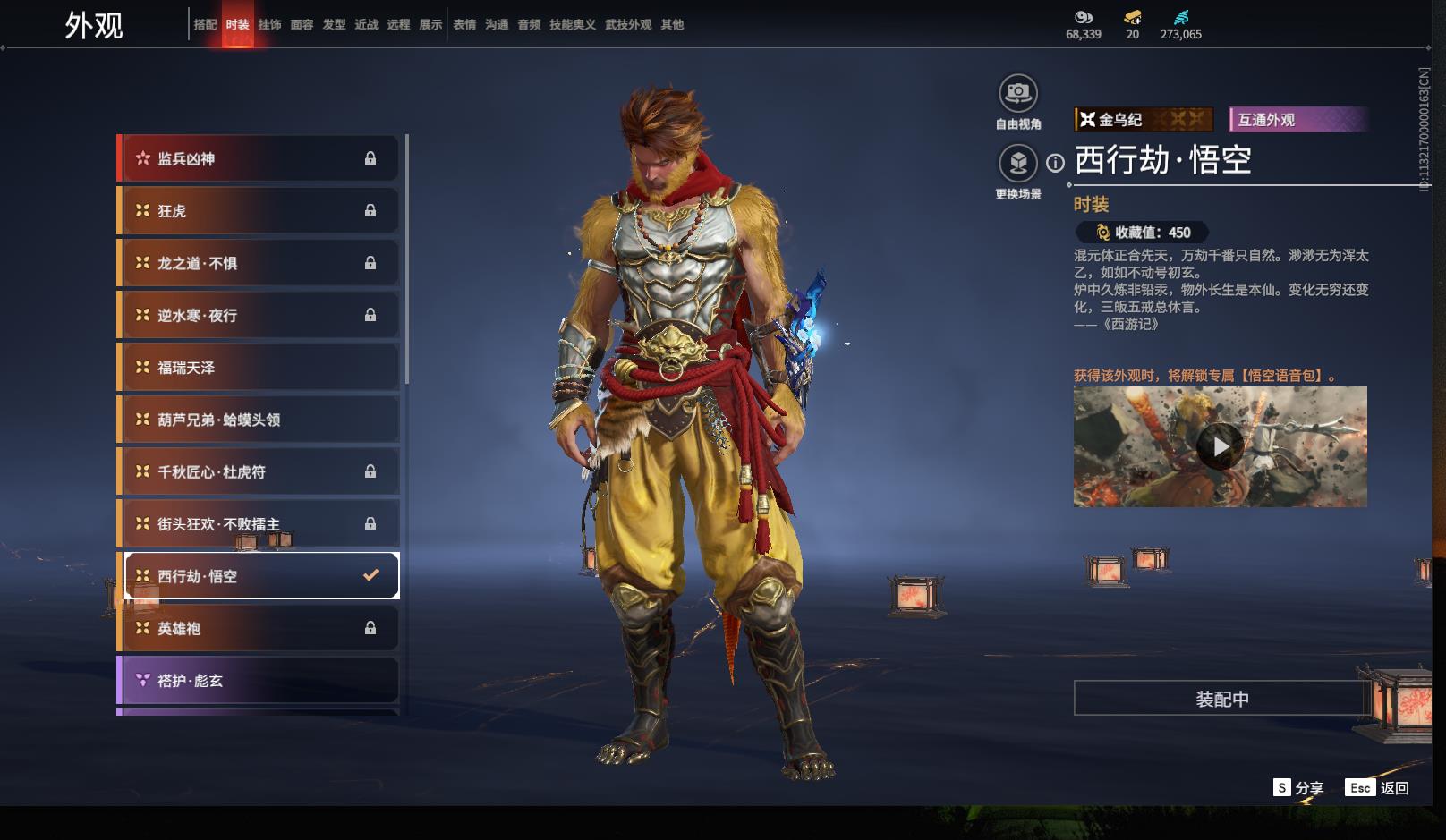The image size is (1446, 840).
Task: Choose the 千秋匠心·杜虎符 outfit
Action: (259, 471)
